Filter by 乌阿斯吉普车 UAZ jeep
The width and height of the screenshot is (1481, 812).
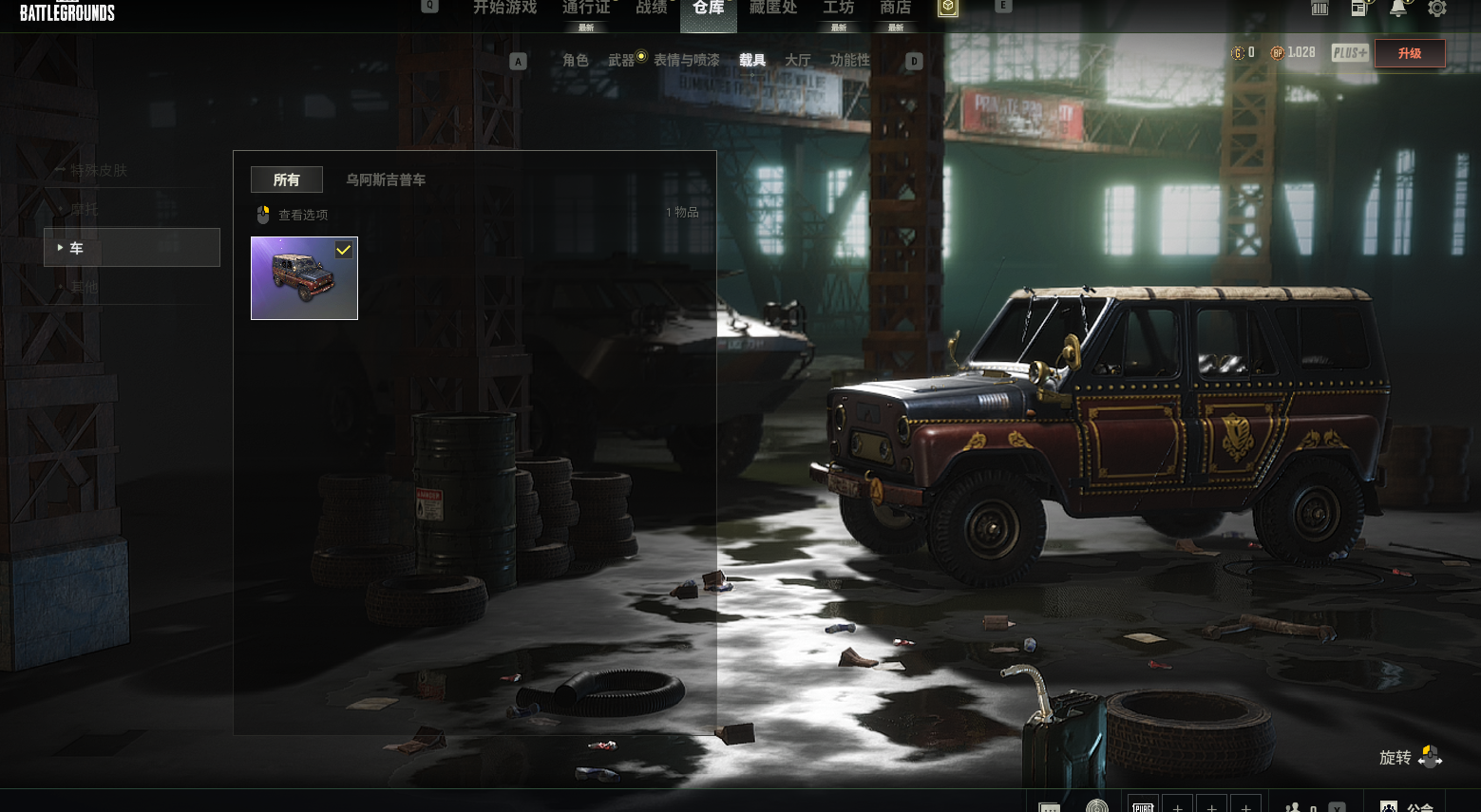point(385,179)
